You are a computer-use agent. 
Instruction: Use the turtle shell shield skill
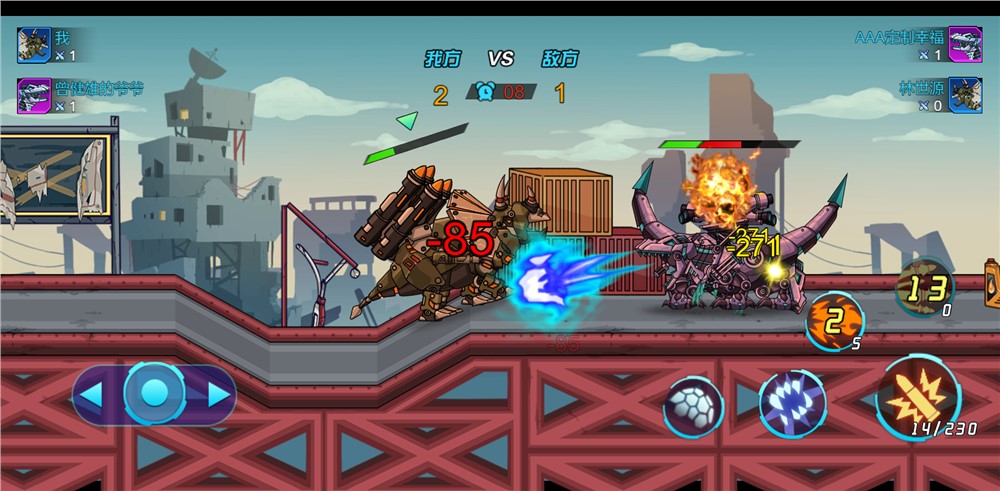click(693, 407)
